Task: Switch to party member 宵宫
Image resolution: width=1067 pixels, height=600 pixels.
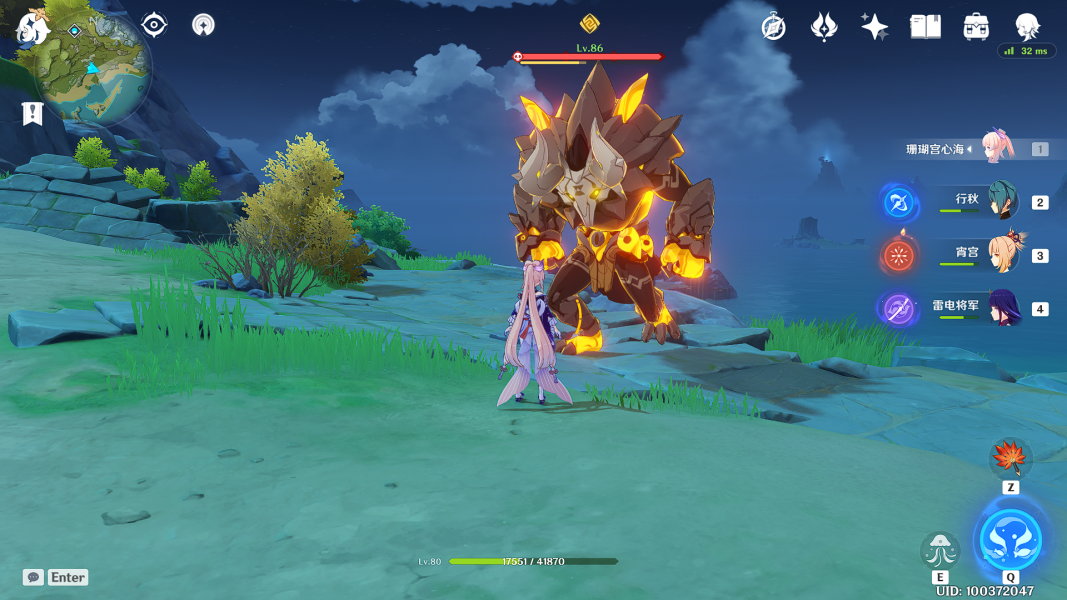Action: 1002,255
